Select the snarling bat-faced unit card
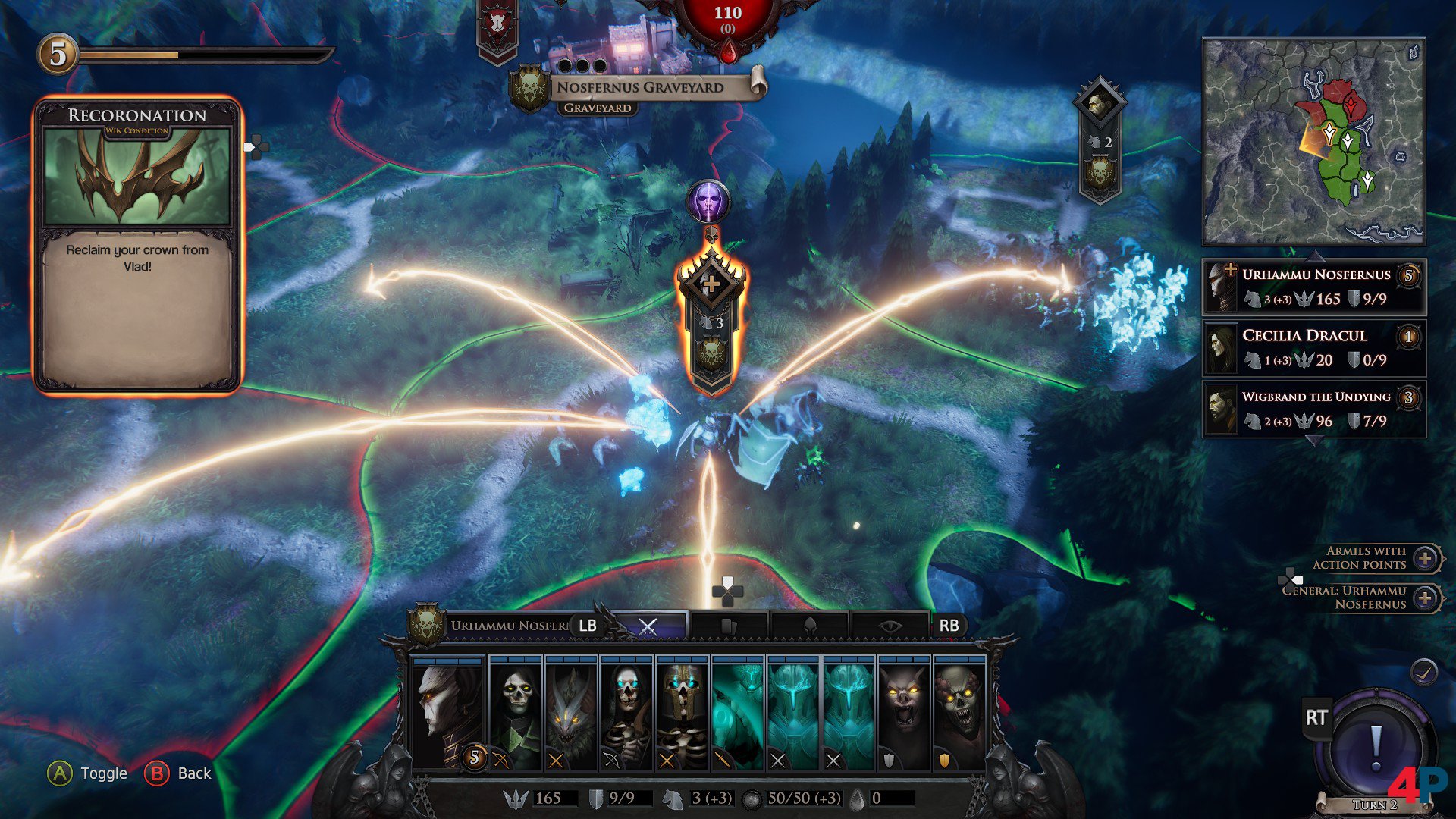 click(x=903, y=714)
